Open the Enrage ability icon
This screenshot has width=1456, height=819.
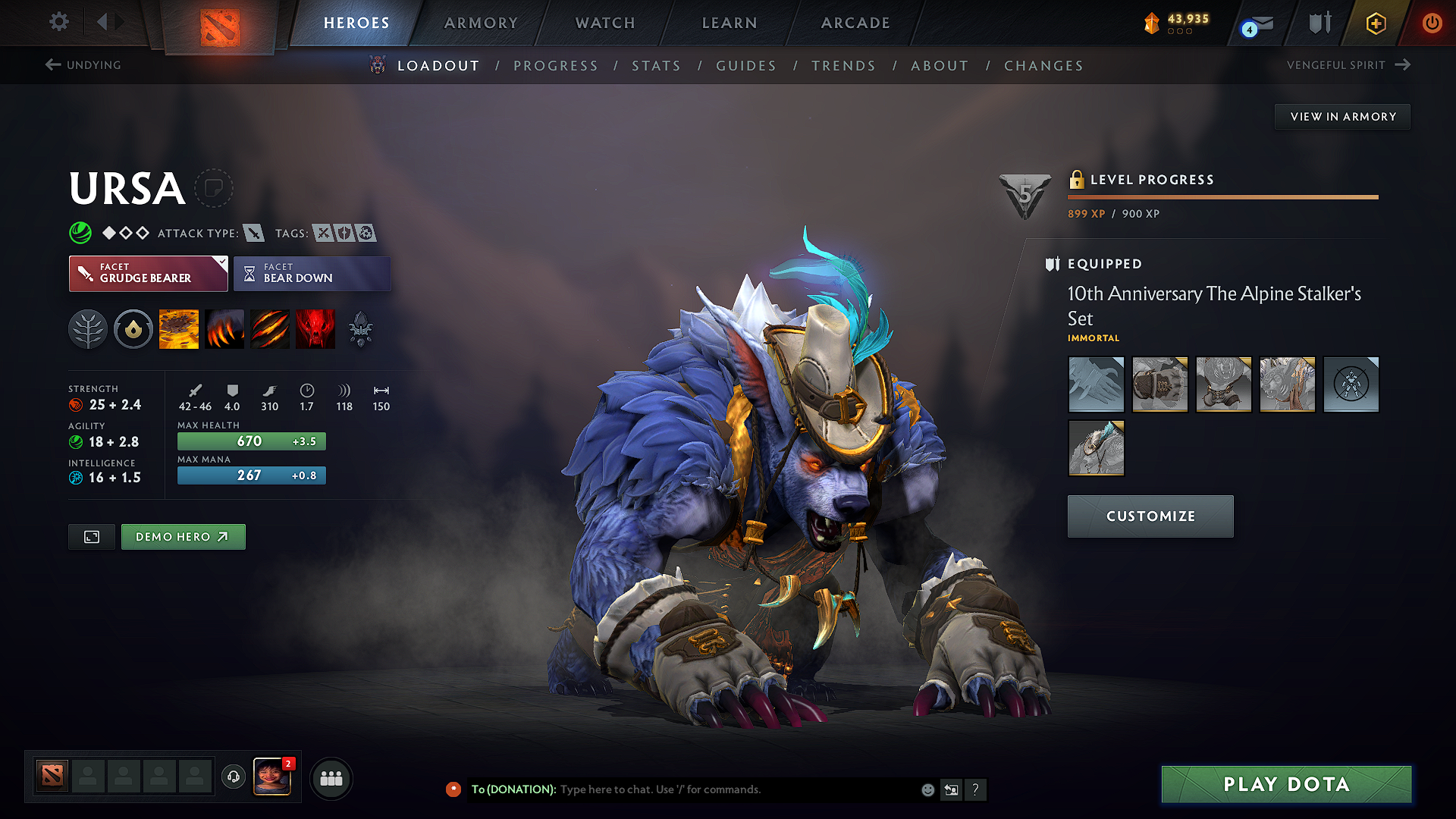click(315, 328)
